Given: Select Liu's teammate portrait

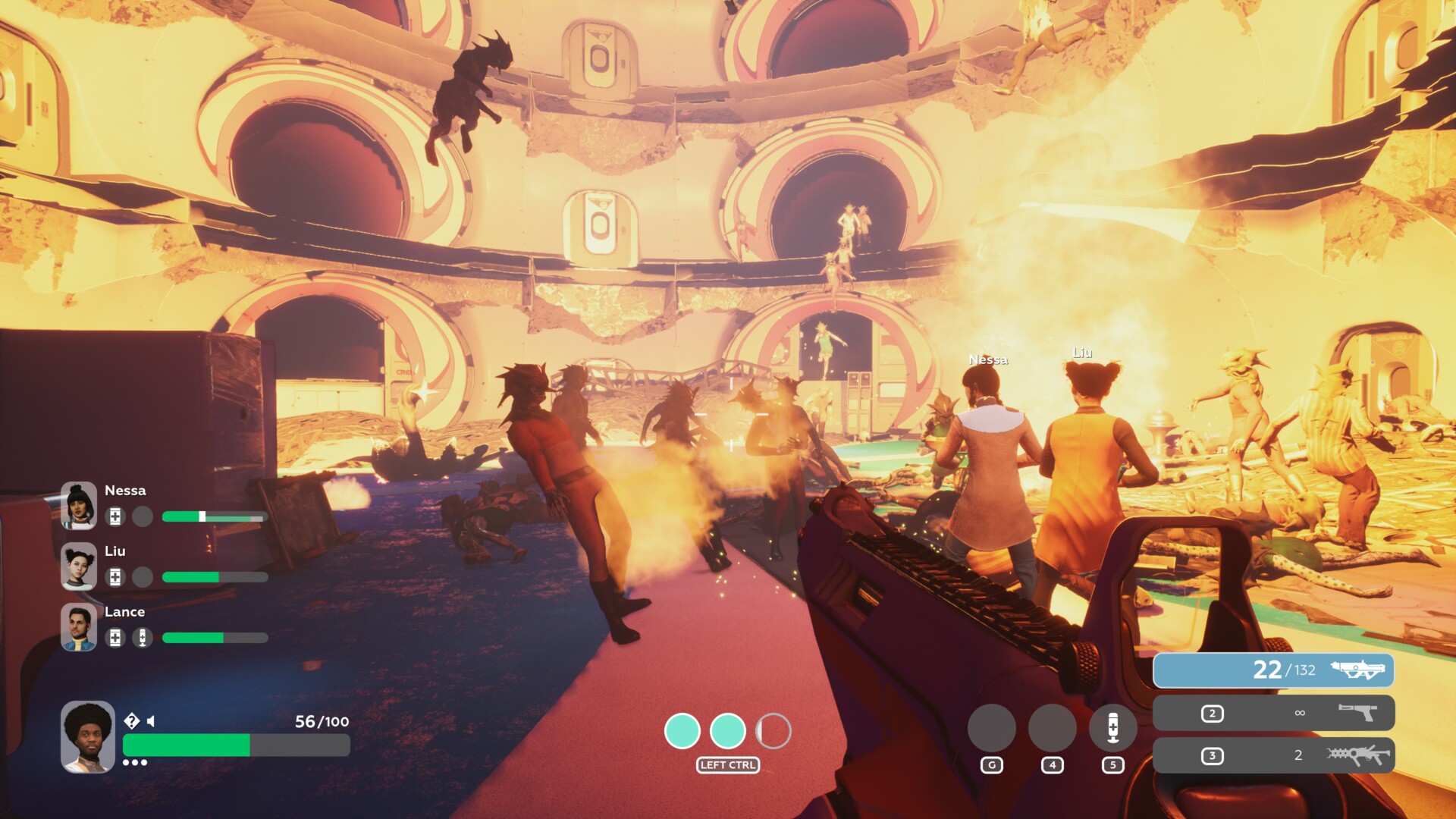Looking at the screenshot, I should tap(79, 566).
